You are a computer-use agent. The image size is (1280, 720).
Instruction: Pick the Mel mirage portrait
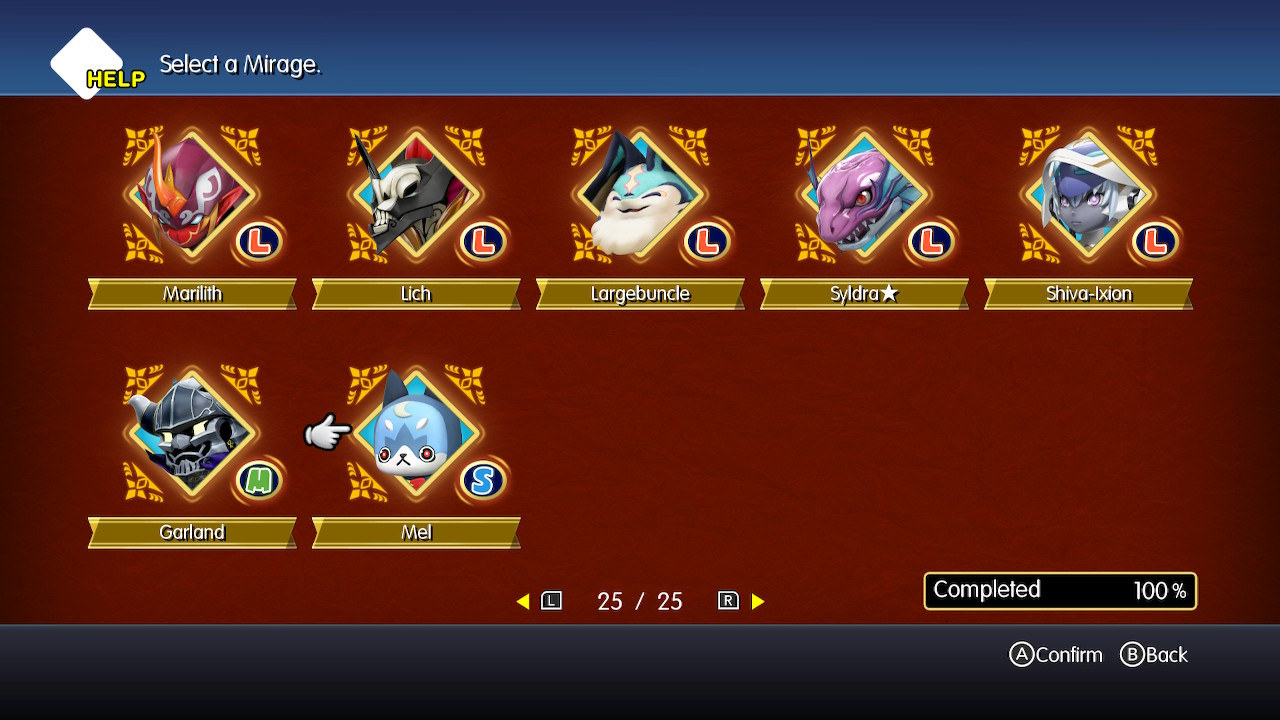[416, 434]
